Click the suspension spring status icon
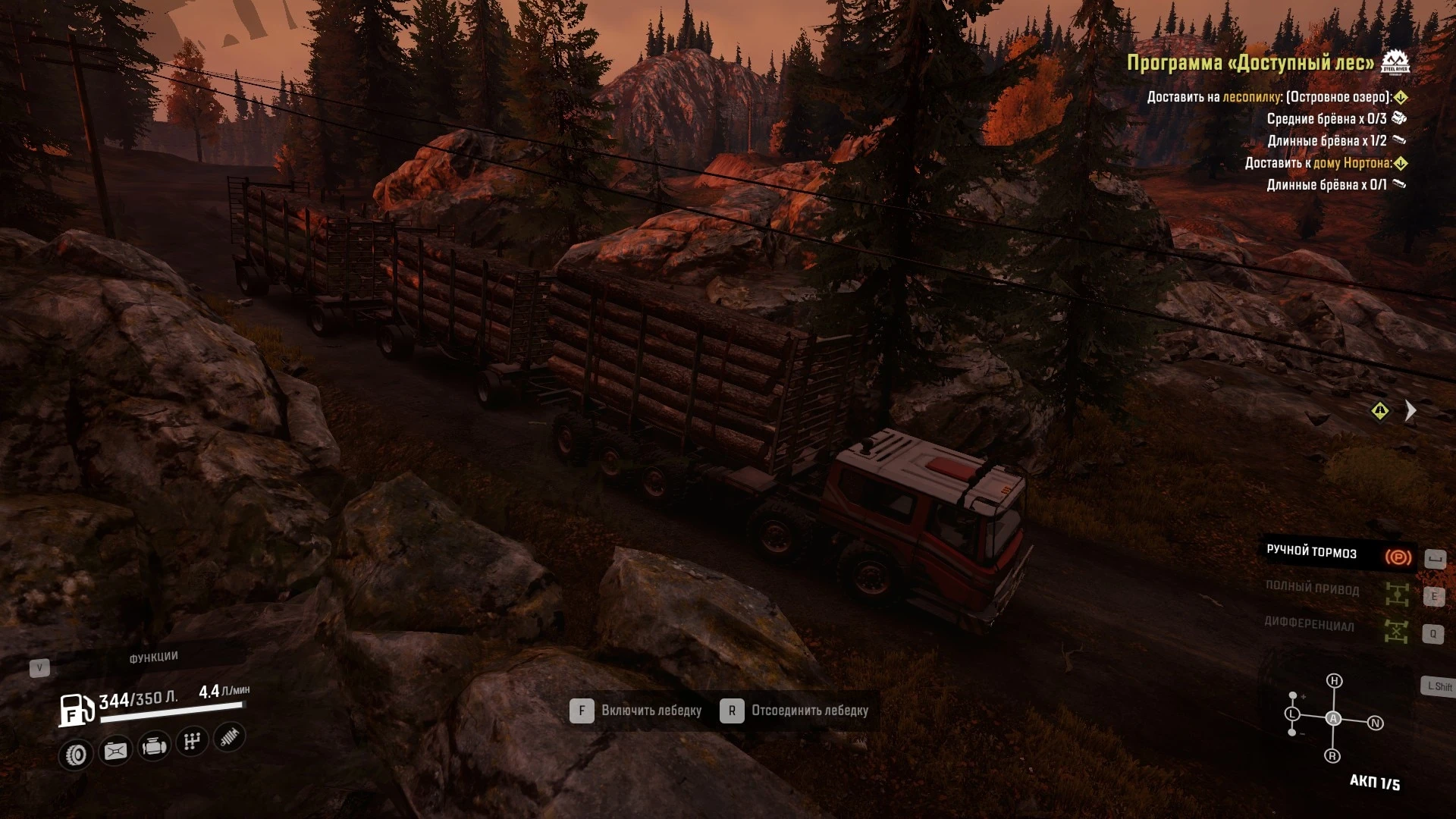The width and height of the screenshot is (1456, 819). pyautogui.click(x=229, y=737)
